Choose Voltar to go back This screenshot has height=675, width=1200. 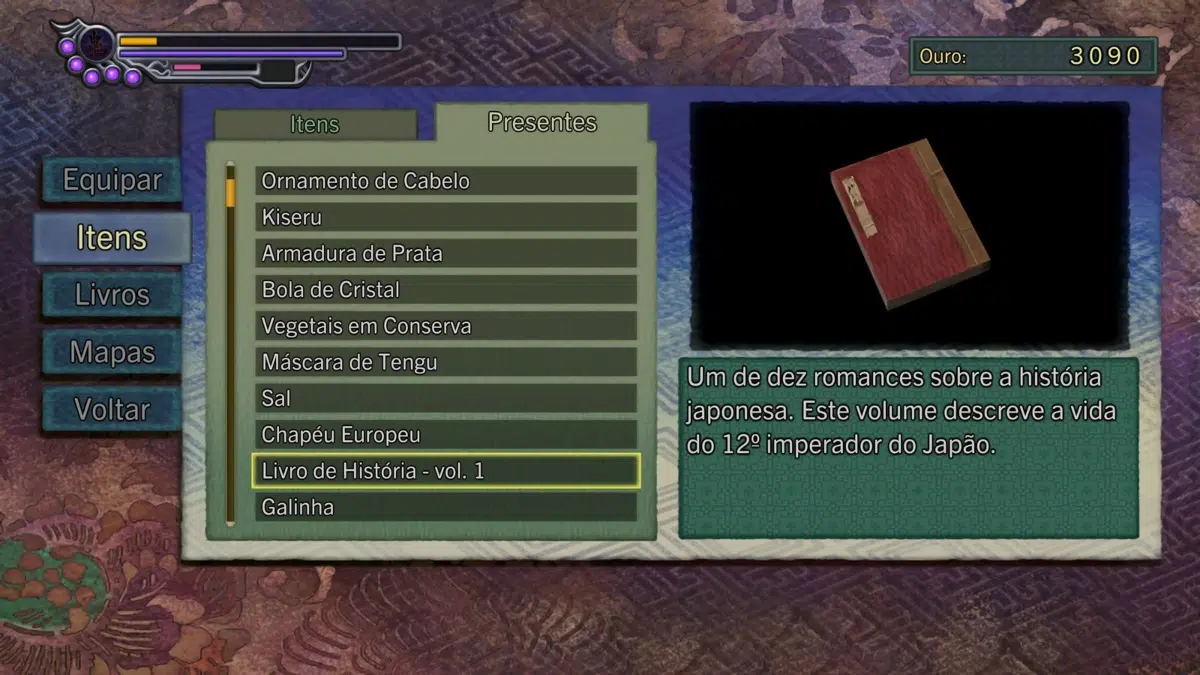[x=111, y=409]
